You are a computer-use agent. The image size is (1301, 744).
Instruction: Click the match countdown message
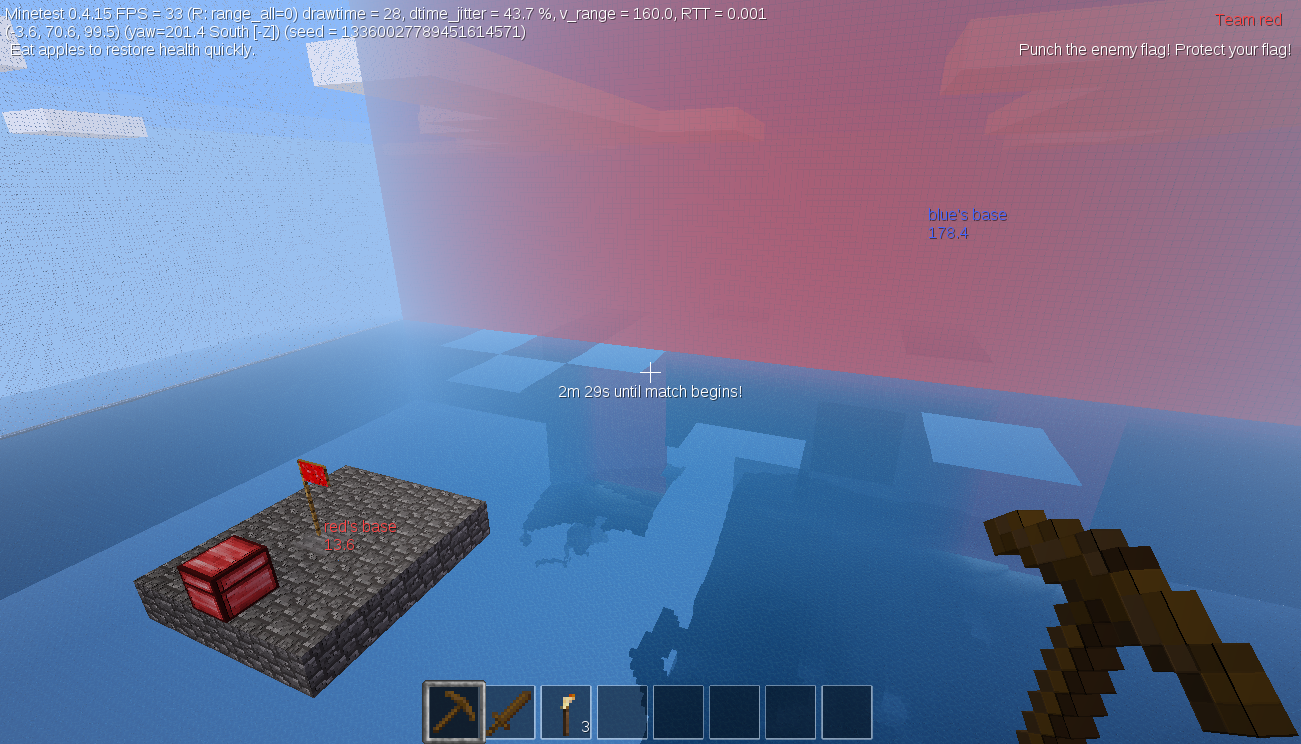[650, 391]
